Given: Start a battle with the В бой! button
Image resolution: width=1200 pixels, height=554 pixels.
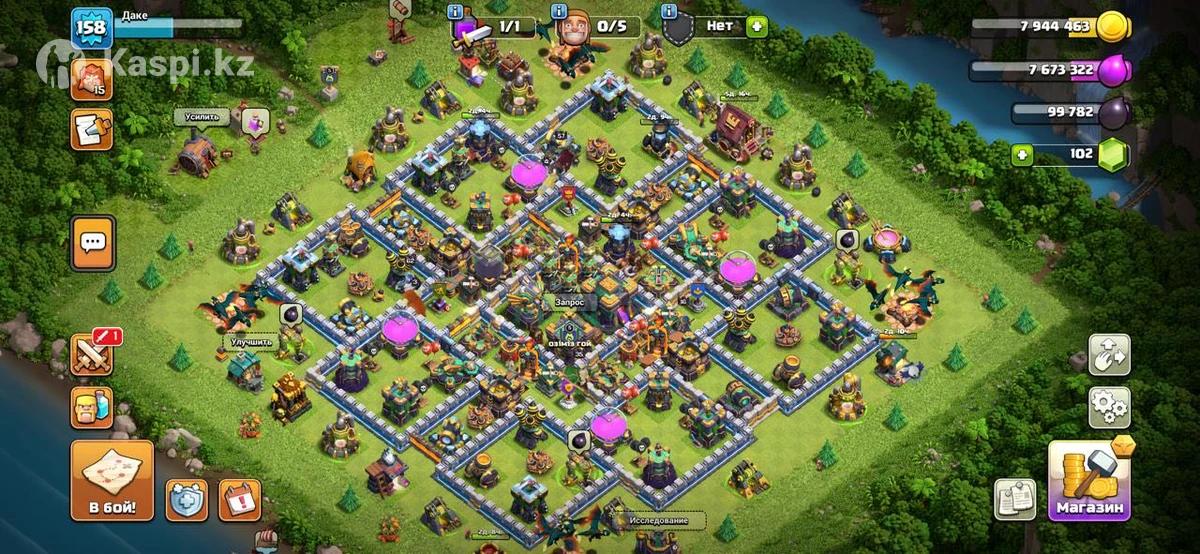Looking at the screenshot, I should tap(112, 481).
